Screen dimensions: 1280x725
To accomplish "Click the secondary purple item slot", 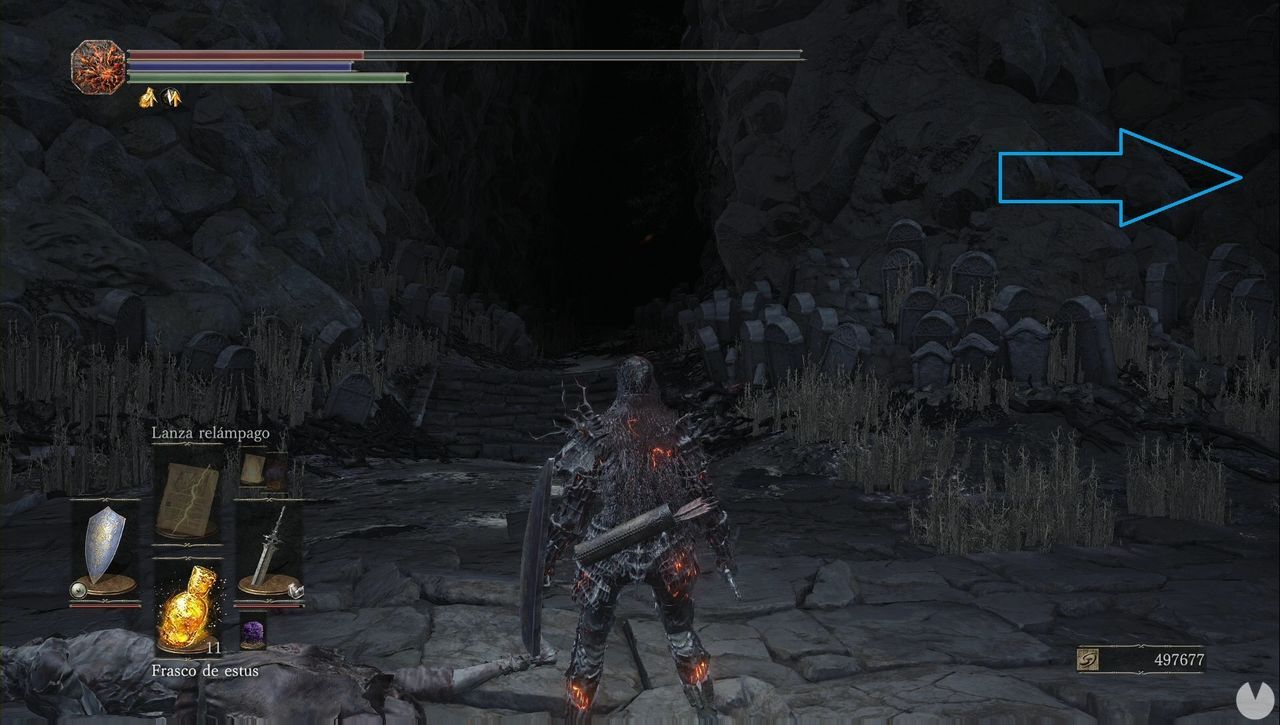I will pos(277,470).
